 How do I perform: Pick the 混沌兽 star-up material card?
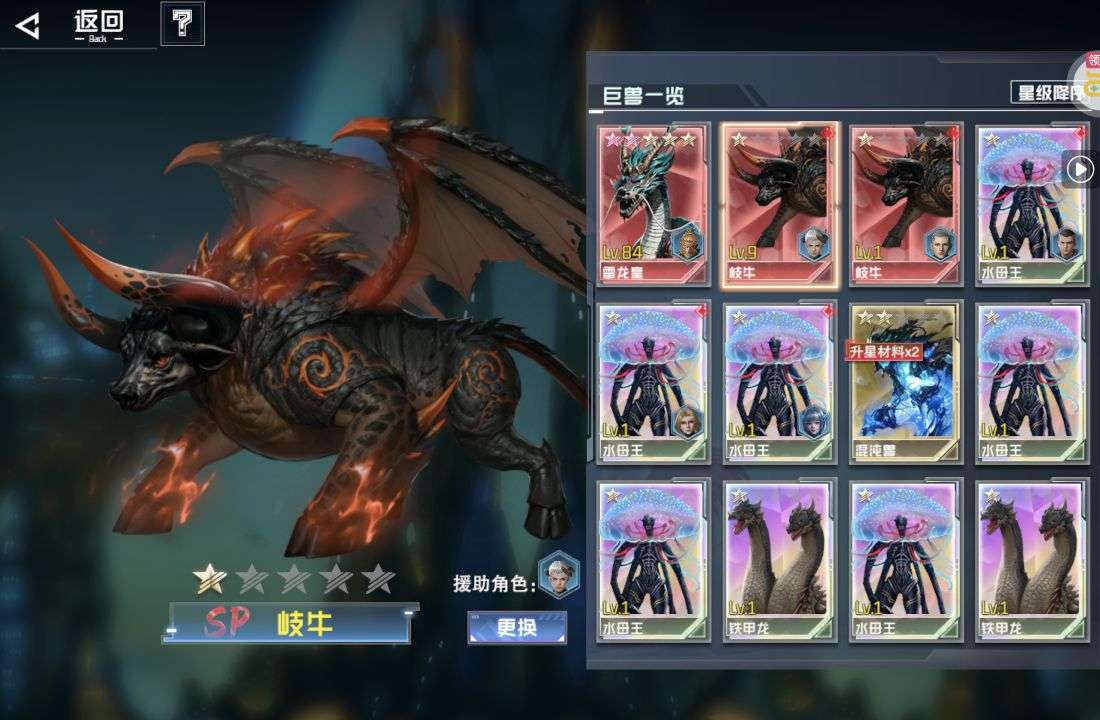click(906, 384)
